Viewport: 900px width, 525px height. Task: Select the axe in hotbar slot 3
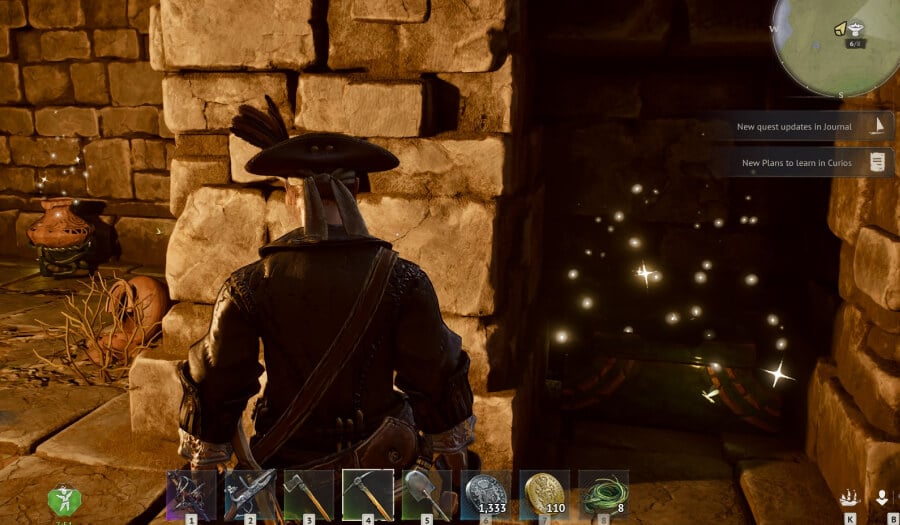[x=309, y=495]
